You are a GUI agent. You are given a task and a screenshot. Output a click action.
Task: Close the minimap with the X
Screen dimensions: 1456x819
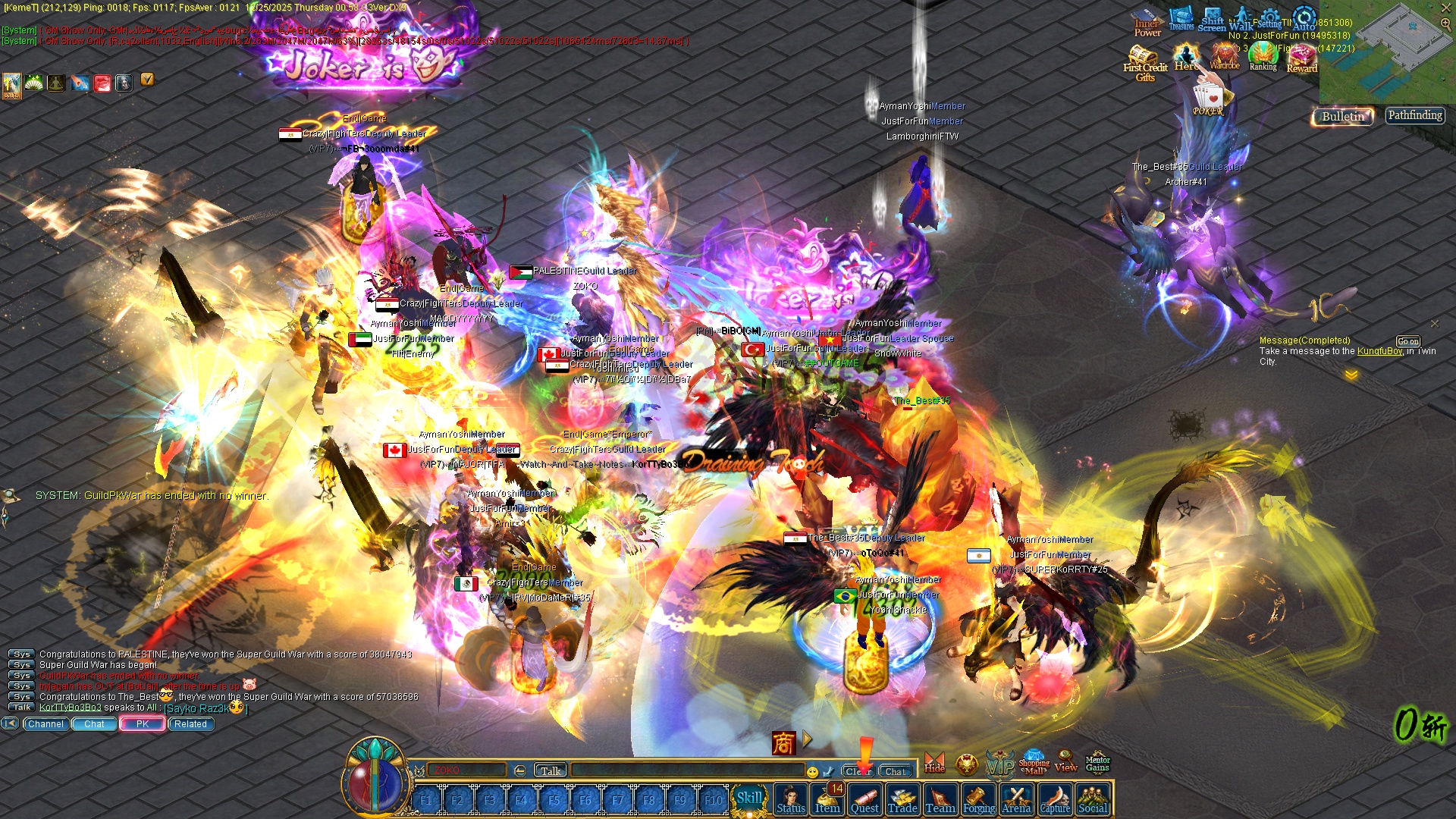point(1445,8)
